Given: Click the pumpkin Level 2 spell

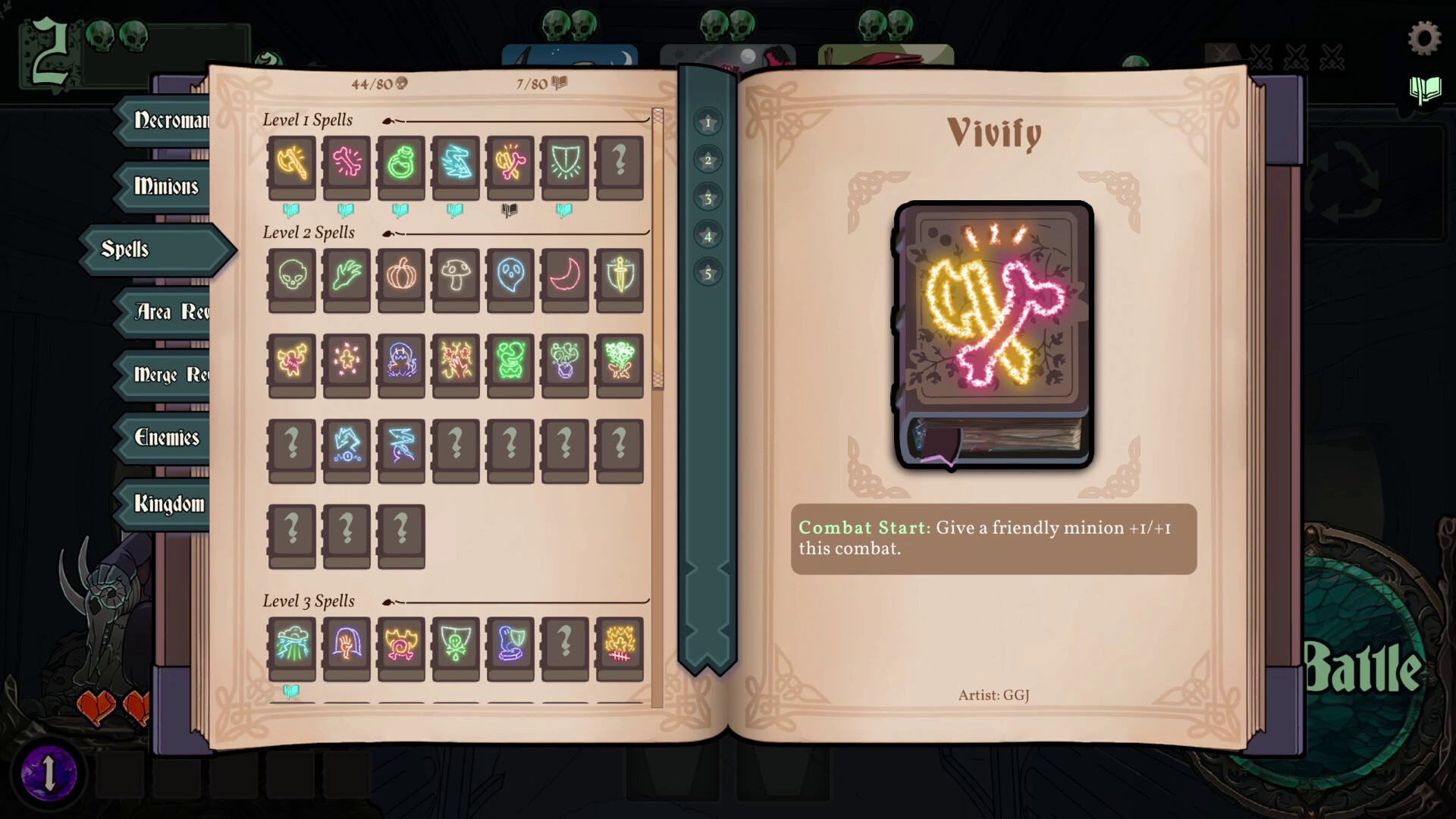Looking at the screenshot, I should tap(401, 279).
